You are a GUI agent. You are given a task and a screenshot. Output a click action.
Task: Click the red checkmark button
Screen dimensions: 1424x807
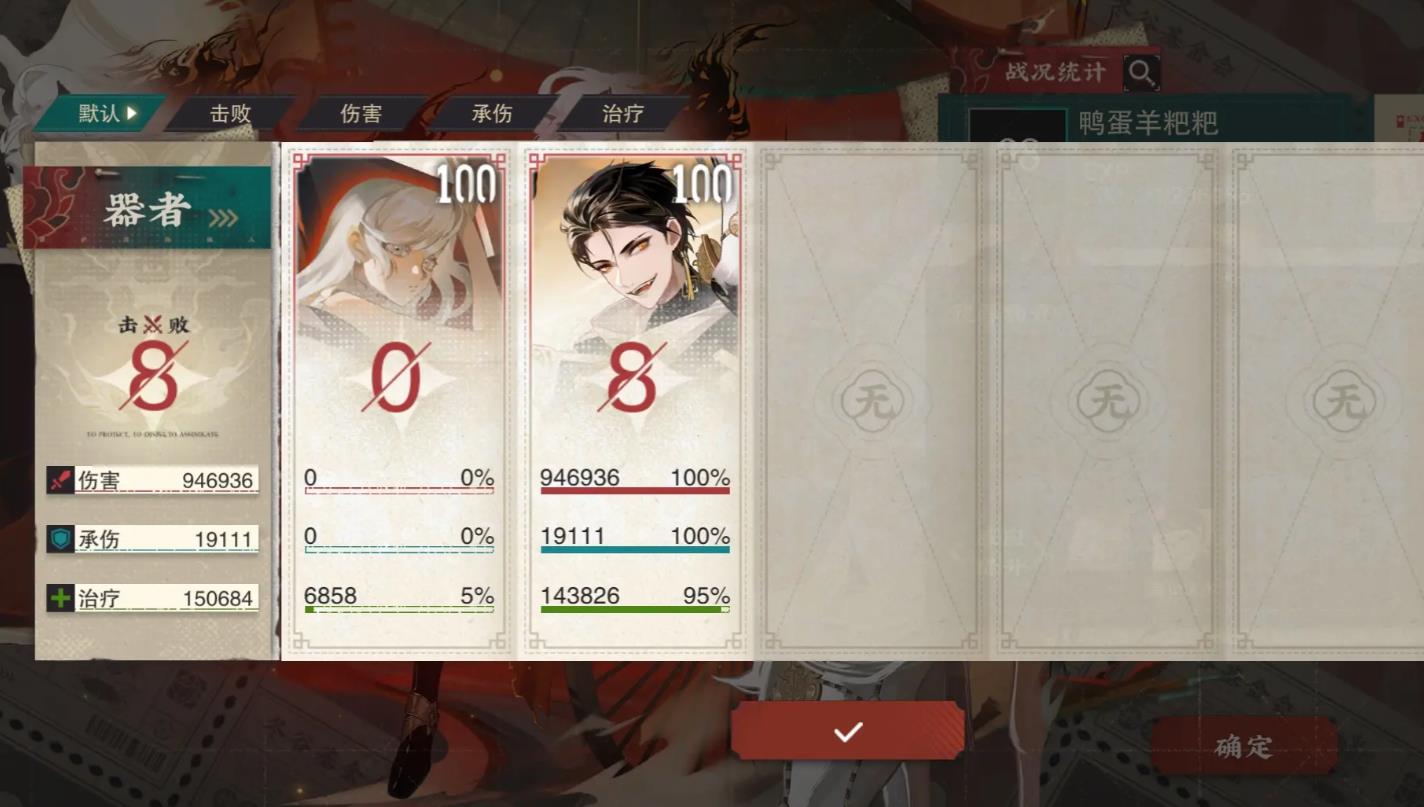click(x=847, y=731)
